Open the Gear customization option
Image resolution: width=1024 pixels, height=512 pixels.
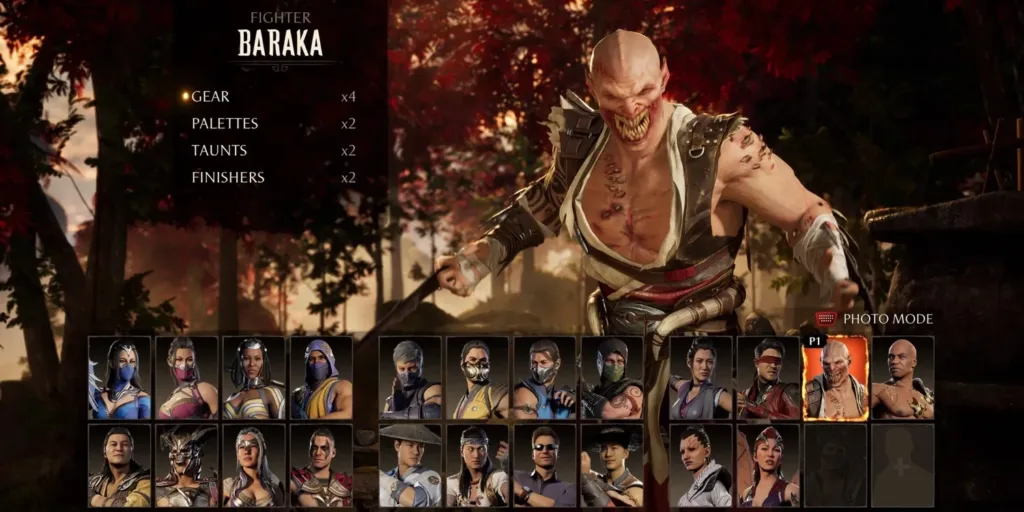tap(211, 97)
